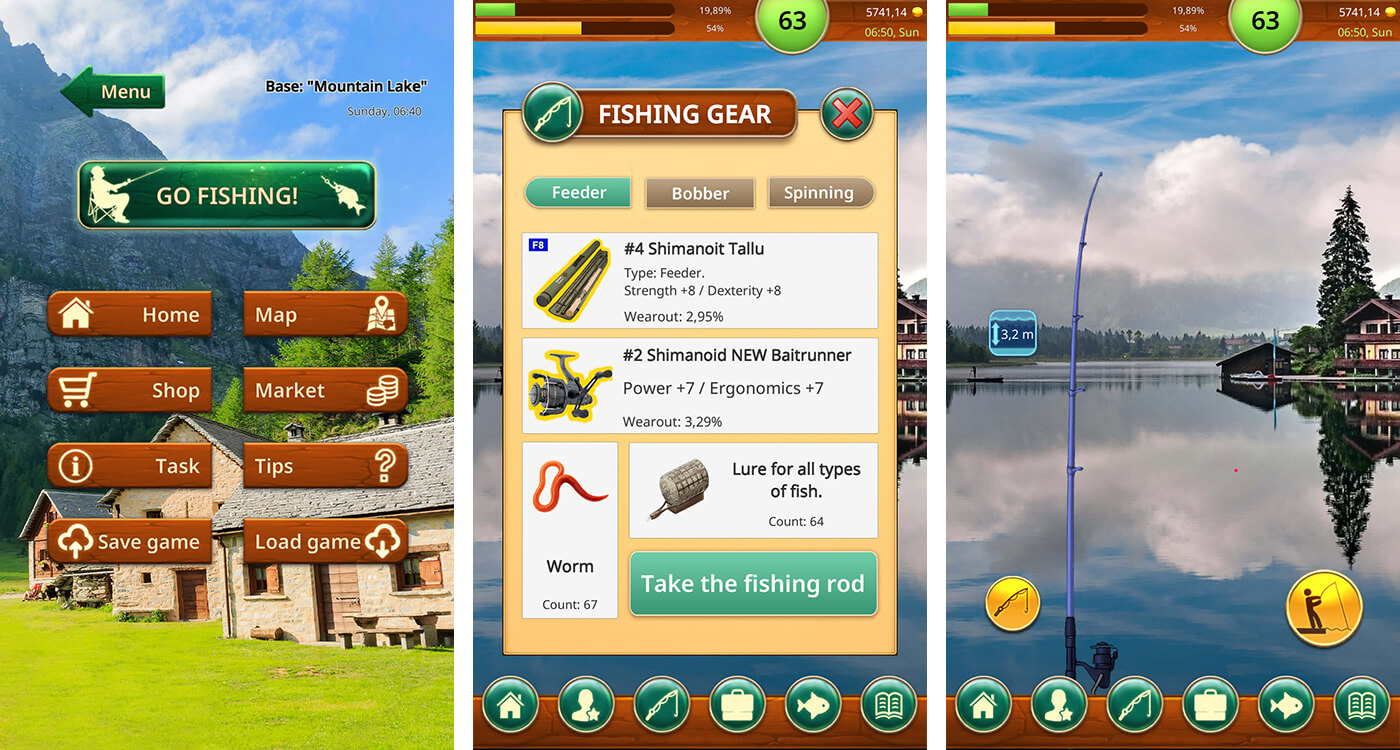1400x750 pixels.
Task: Open the Shop from the menu
Action: 129,390
